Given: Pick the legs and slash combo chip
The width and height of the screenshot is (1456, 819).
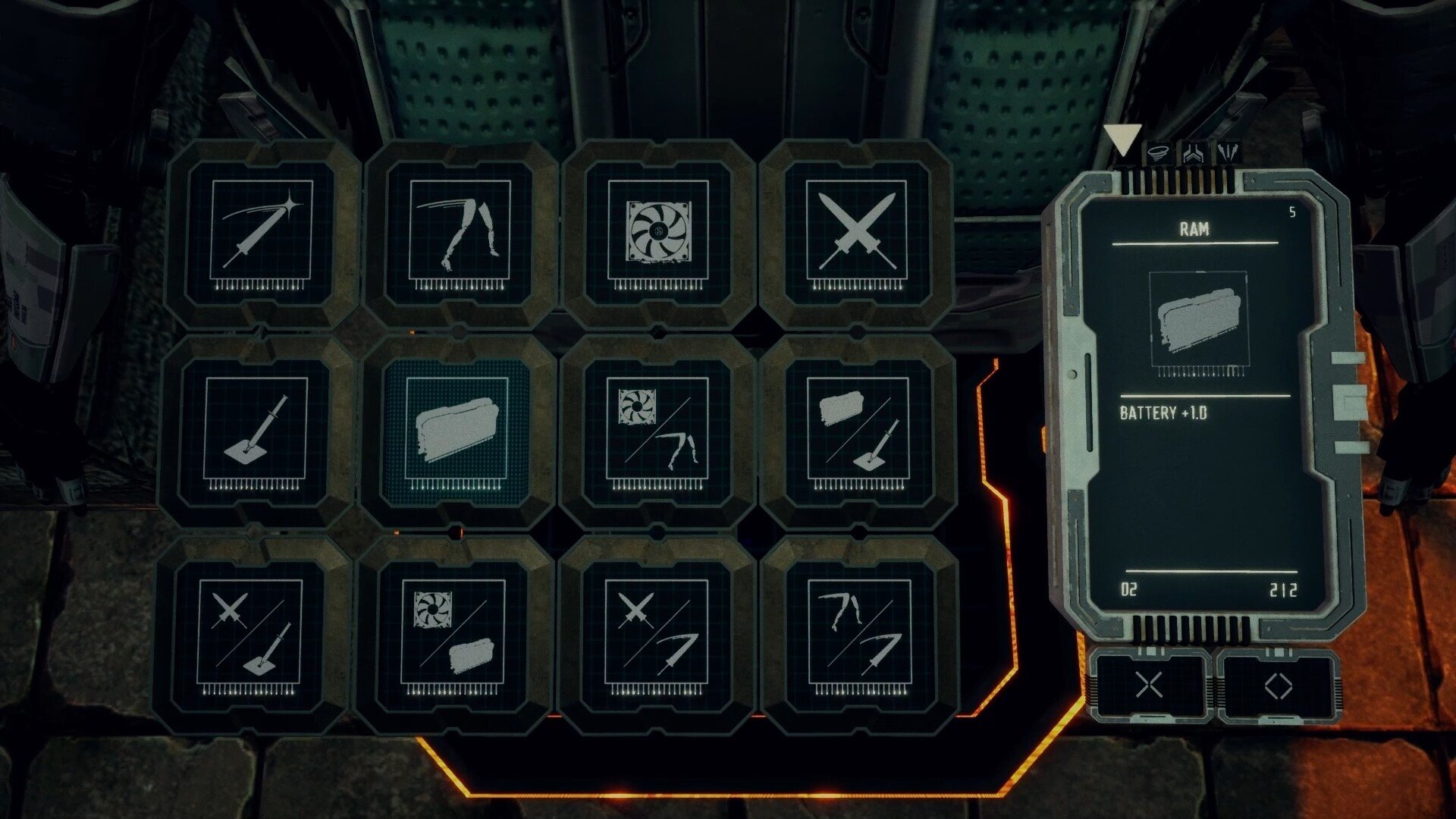Looking at the screenshot, I should (x=859, y=633).
